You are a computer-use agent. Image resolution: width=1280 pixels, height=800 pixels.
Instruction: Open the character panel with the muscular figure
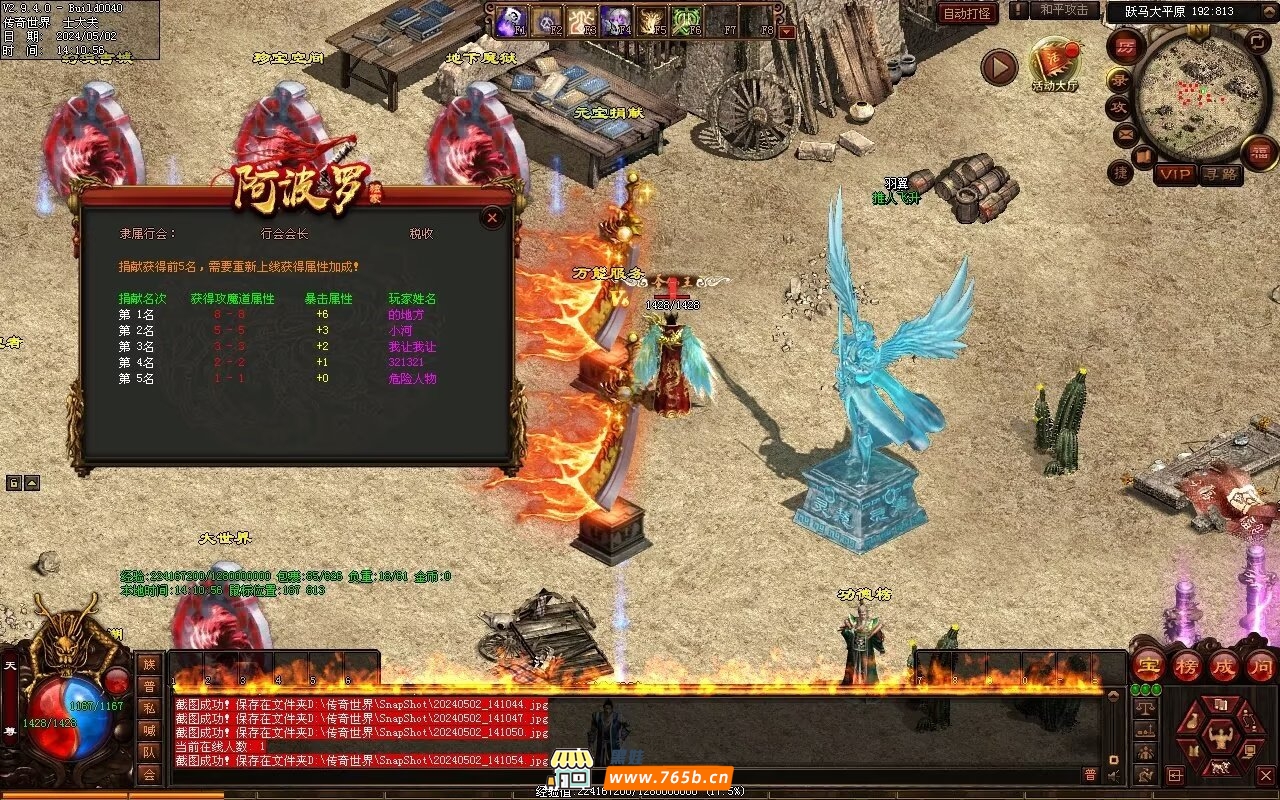click(1220, 738)
